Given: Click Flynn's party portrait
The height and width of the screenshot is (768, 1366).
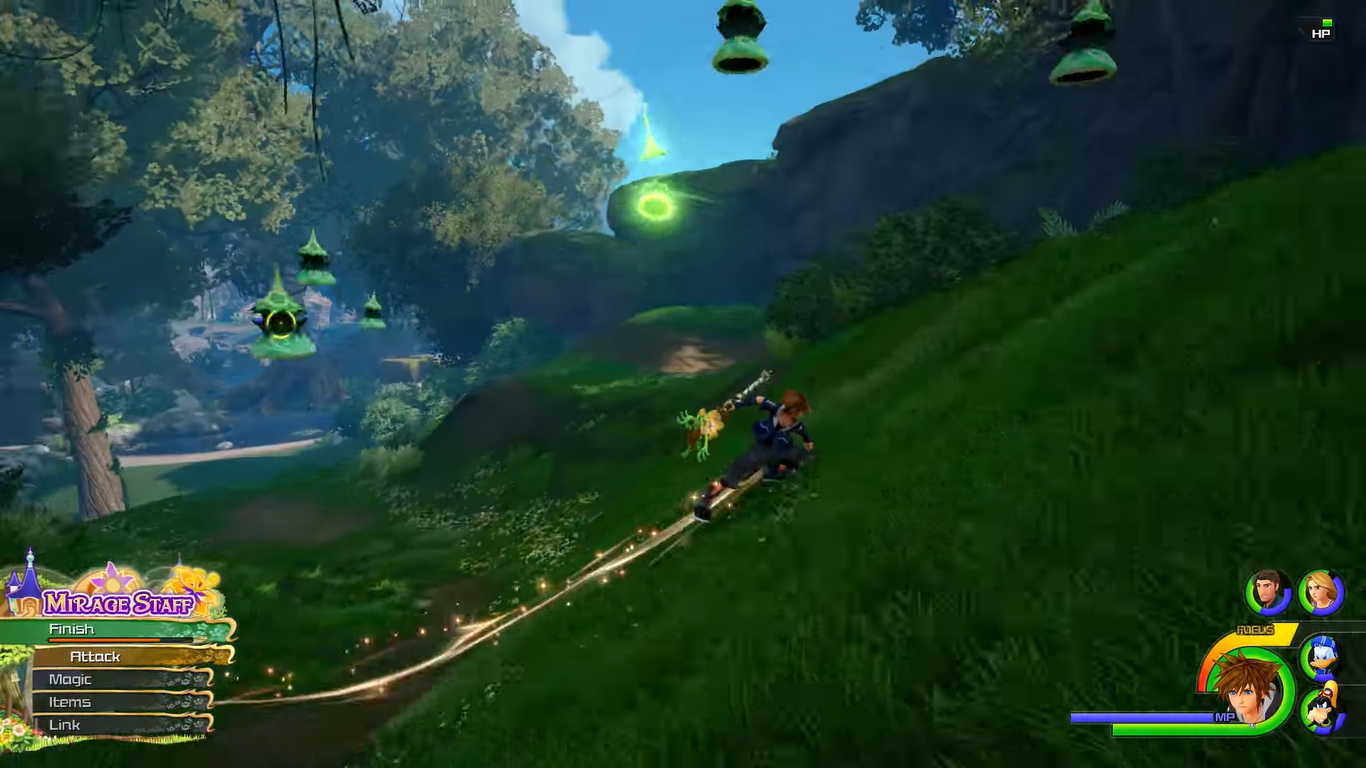Looking at the screenshot, I should [1268, 591].
